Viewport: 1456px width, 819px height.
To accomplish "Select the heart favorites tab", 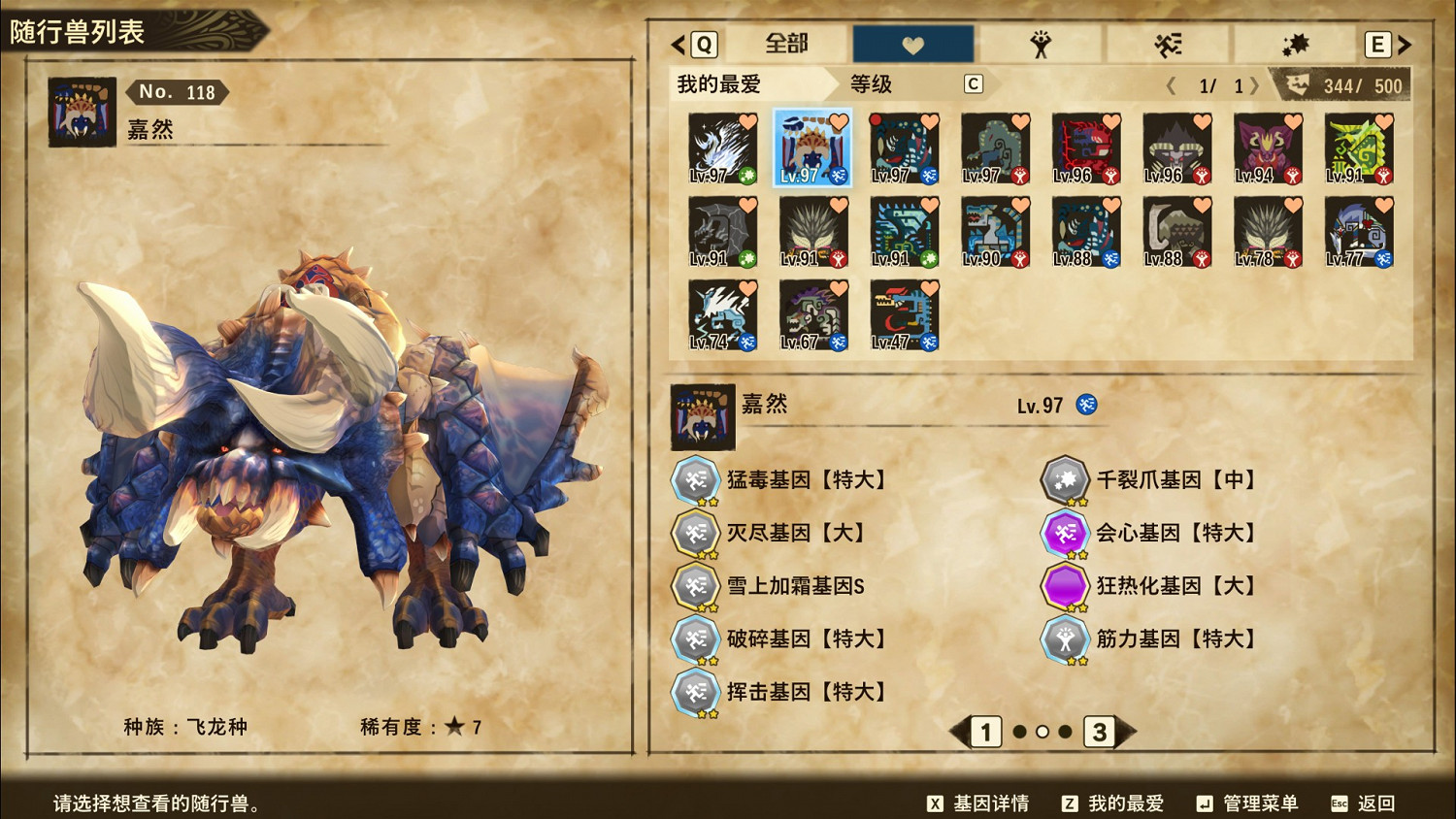I will (912, 42).
